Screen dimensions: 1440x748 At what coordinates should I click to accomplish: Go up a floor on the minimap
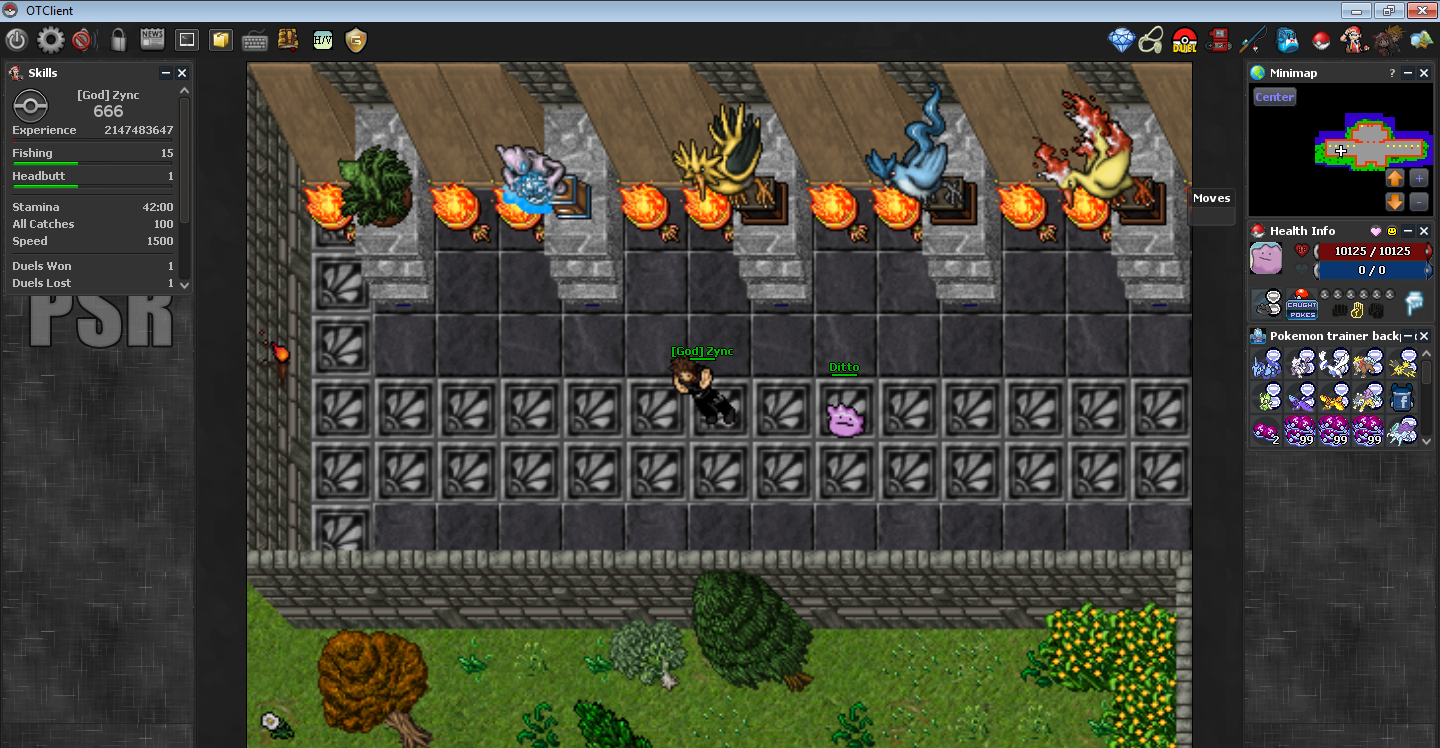1395,179
